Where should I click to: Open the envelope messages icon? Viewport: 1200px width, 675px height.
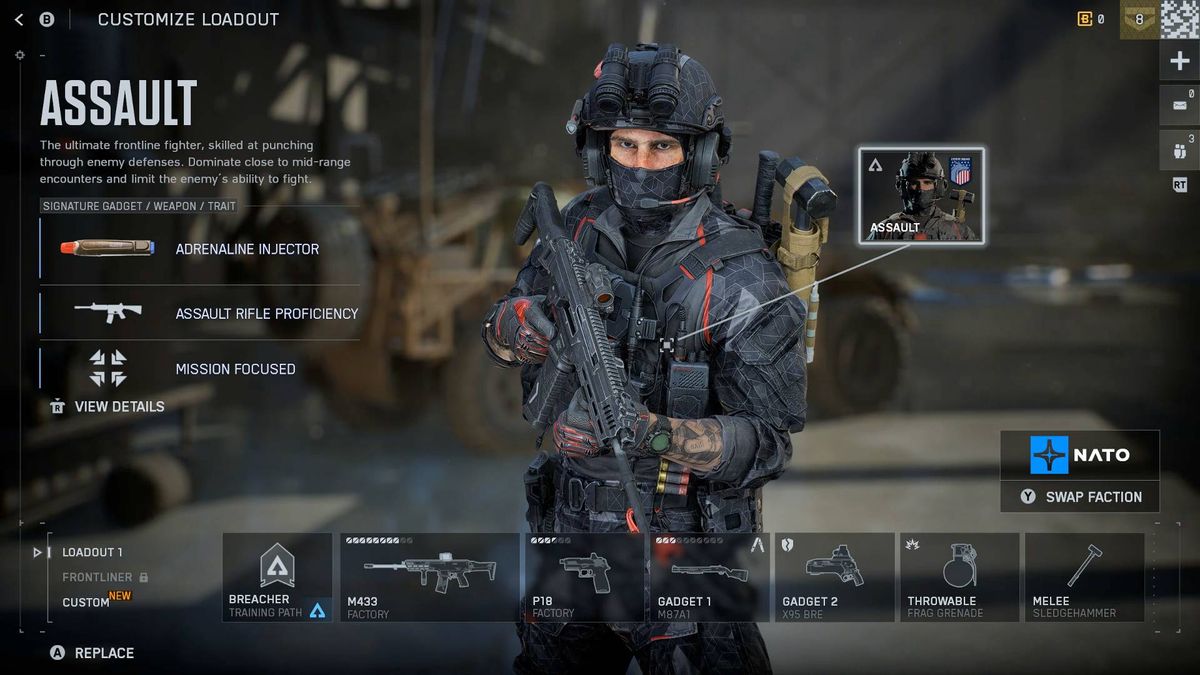pyautogui.click(x=1179, y=105)
